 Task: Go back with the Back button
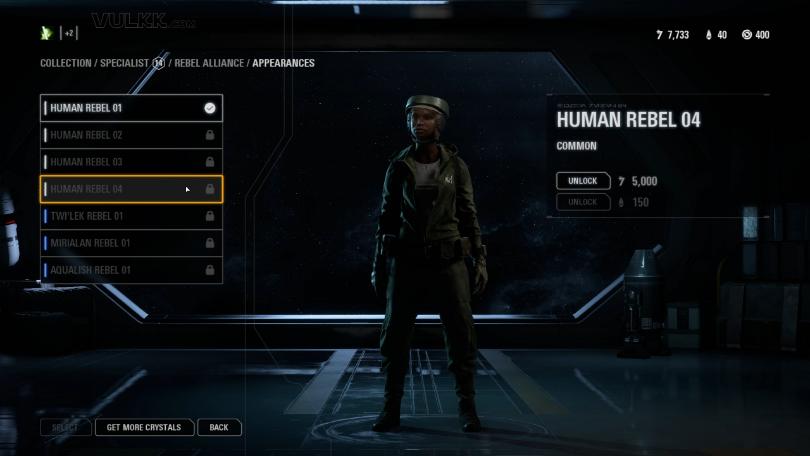tap(219, 427)
